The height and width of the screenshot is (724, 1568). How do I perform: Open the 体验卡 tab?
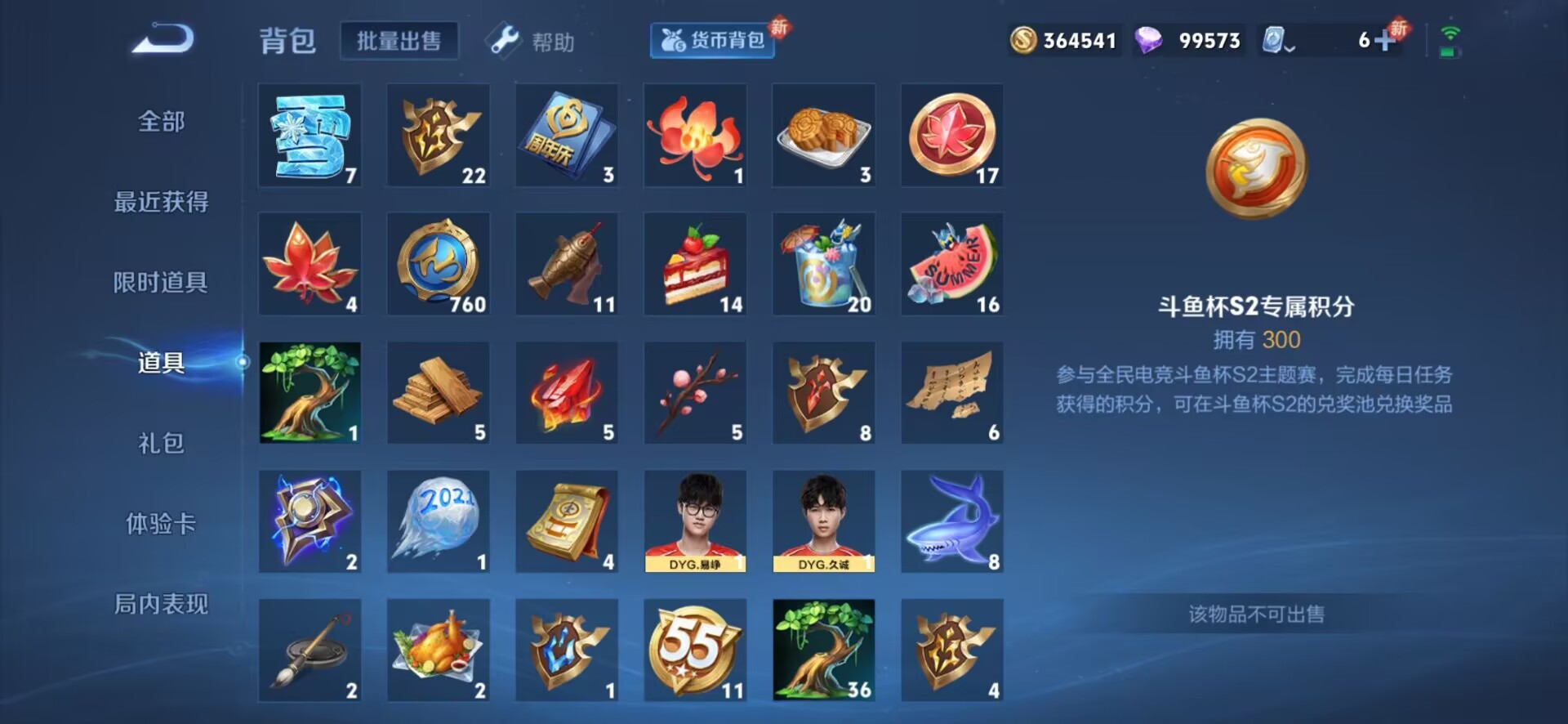(161, 523)
